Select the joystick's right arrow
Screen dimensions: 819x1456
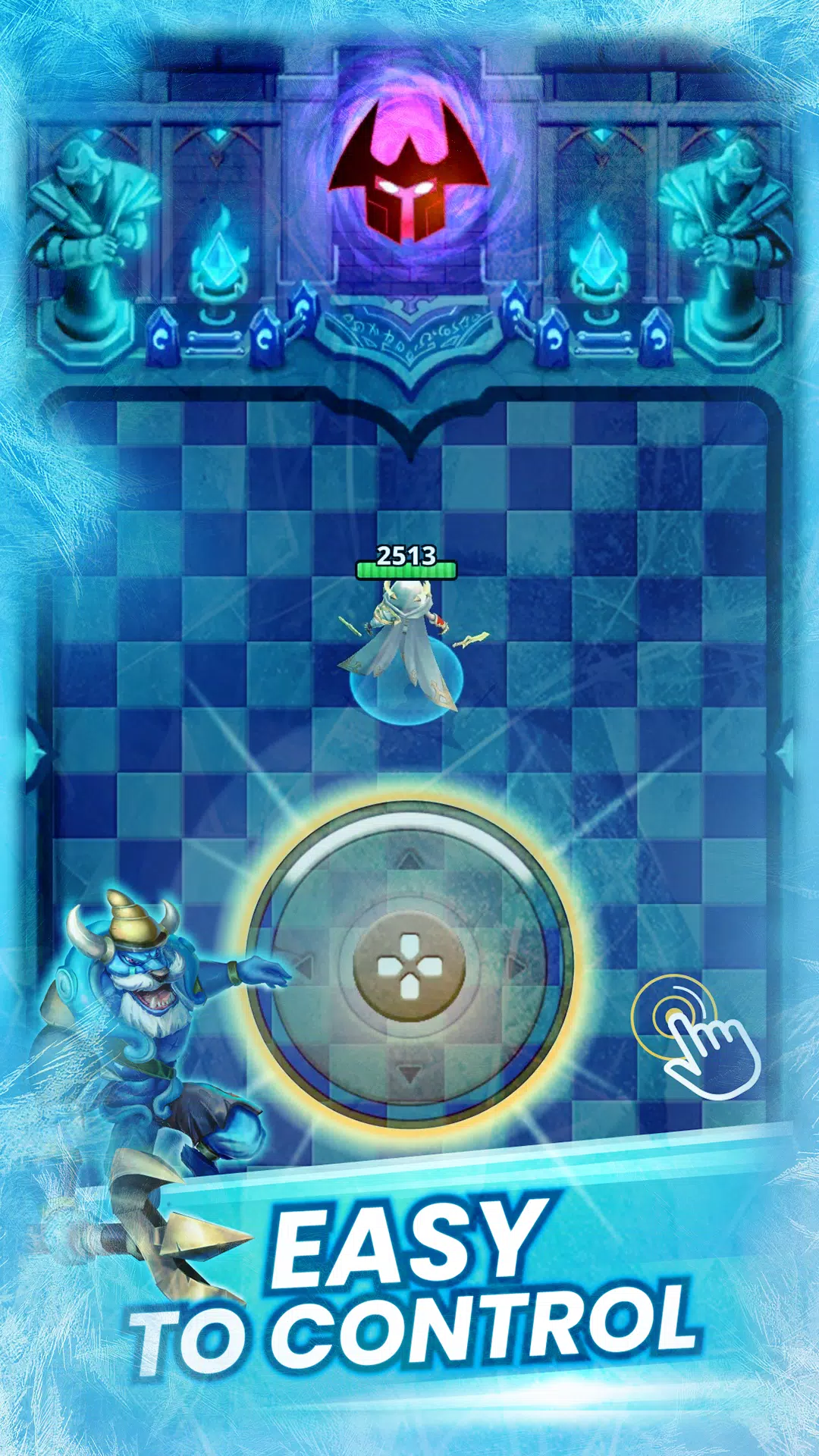pos(517,966)
